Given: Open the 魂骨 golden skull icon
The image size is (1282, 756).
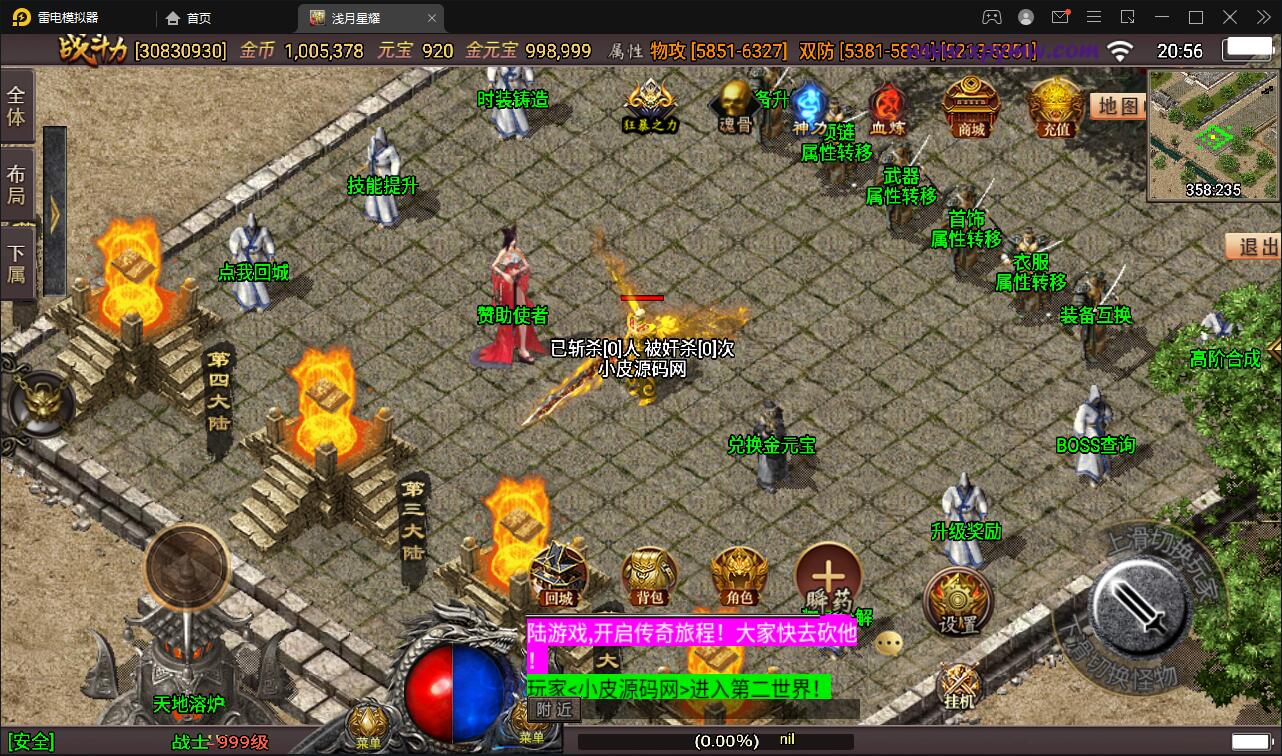Looking at the screenshot, I should 736,105.
